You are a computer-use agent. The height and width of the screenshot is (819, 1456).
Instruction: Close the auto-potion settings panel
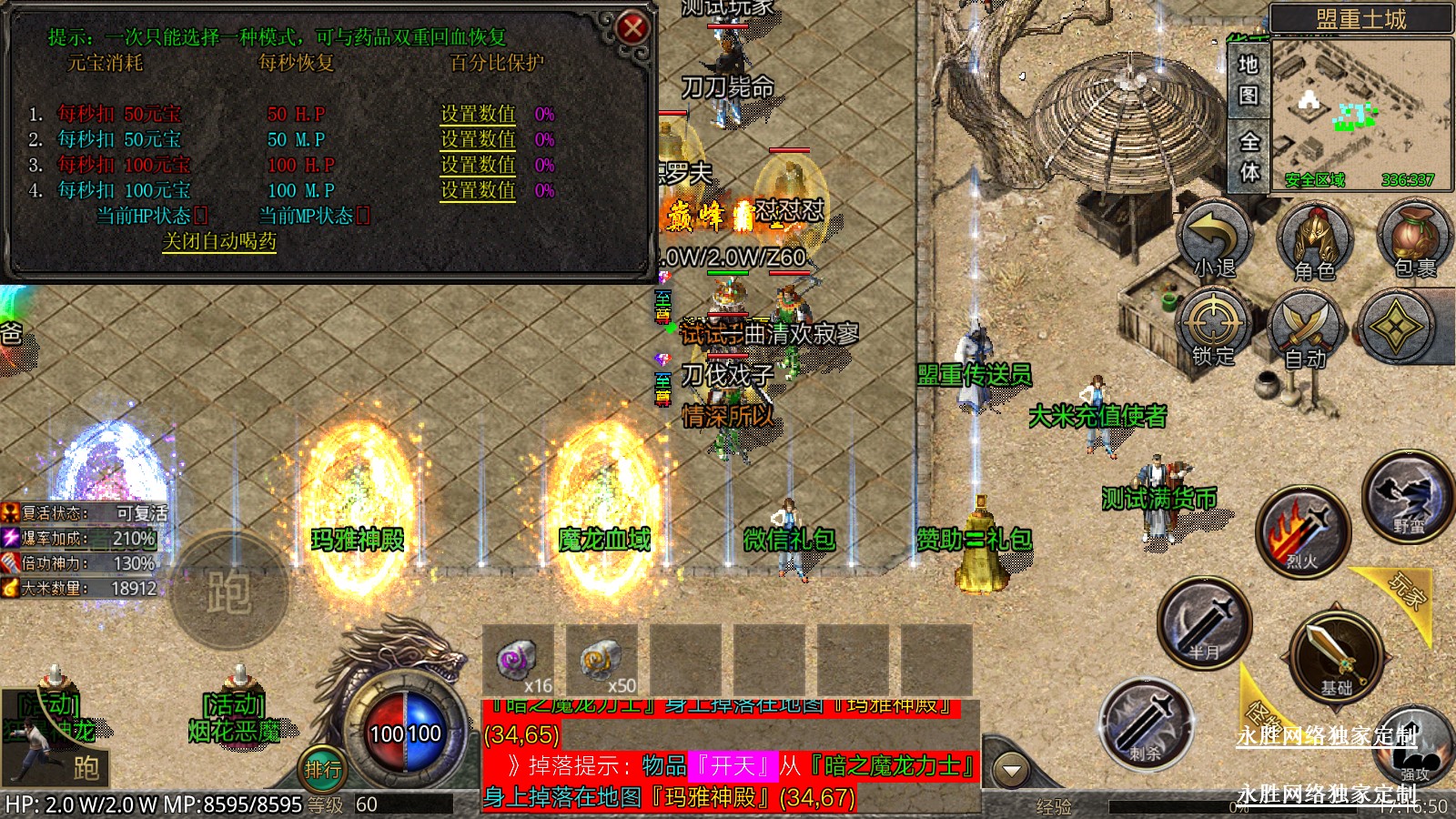(x=632, y=28)
